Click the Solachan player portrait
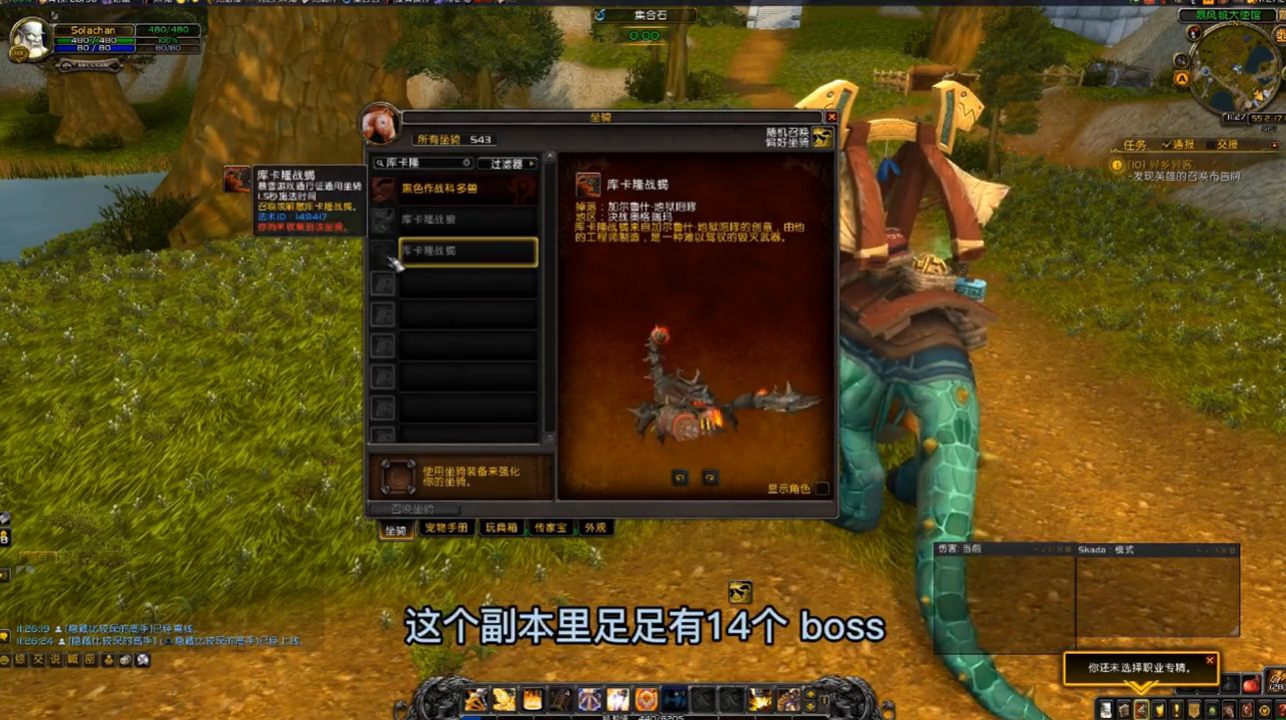The image size is (1286, 720). click(30, 40)
